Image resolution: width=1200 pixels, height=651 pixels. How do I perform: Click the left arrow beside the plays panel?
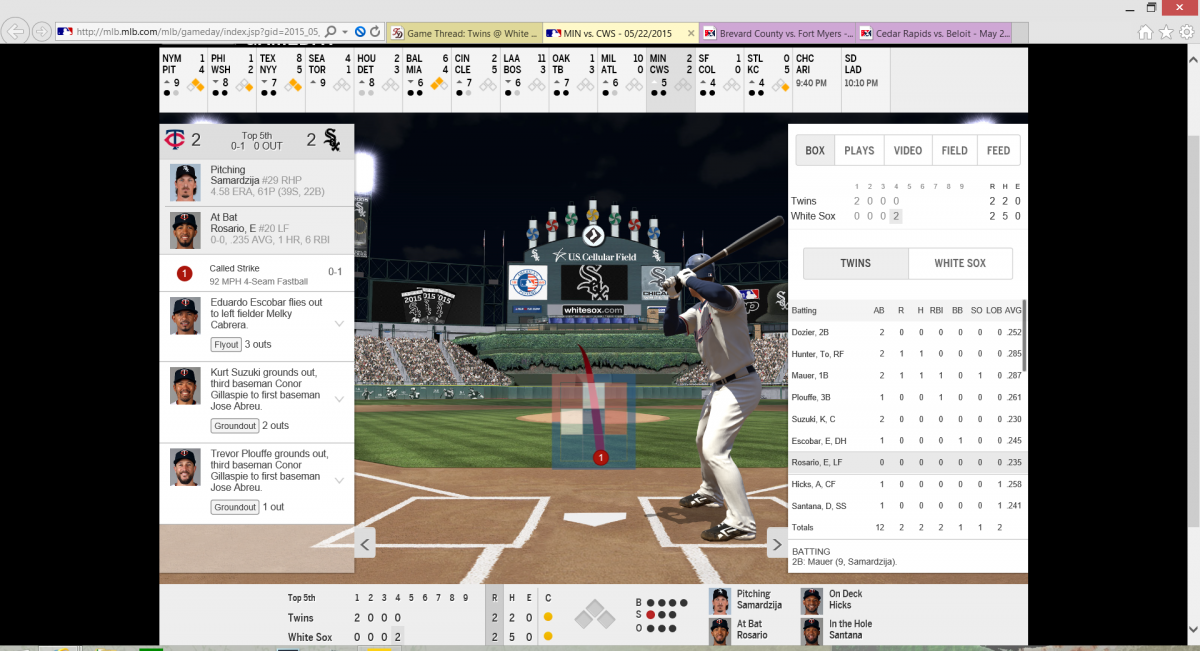(365, 545)
